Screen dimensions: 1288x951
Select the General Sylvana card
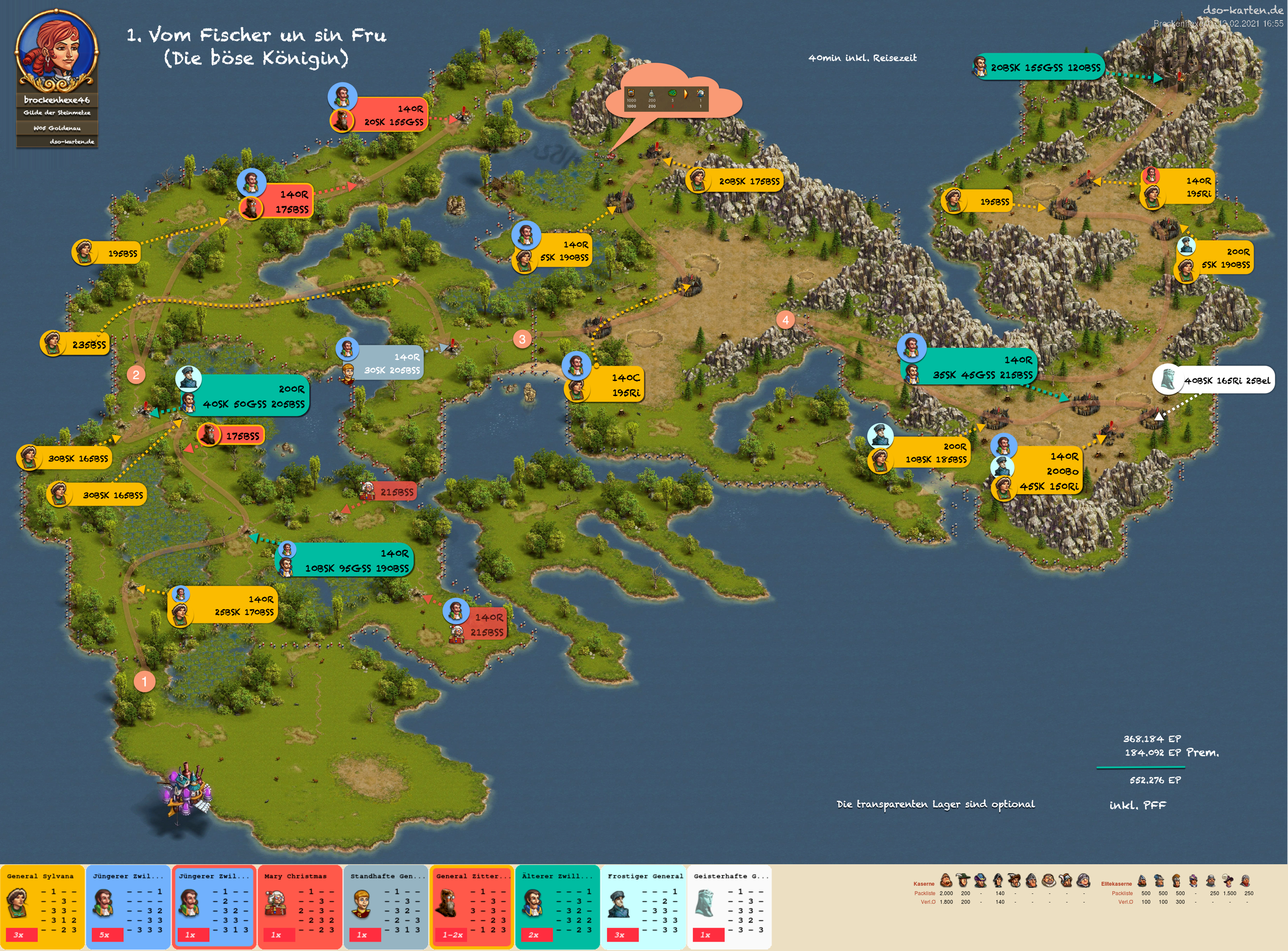pyautogui.click(x=42, y=905)
